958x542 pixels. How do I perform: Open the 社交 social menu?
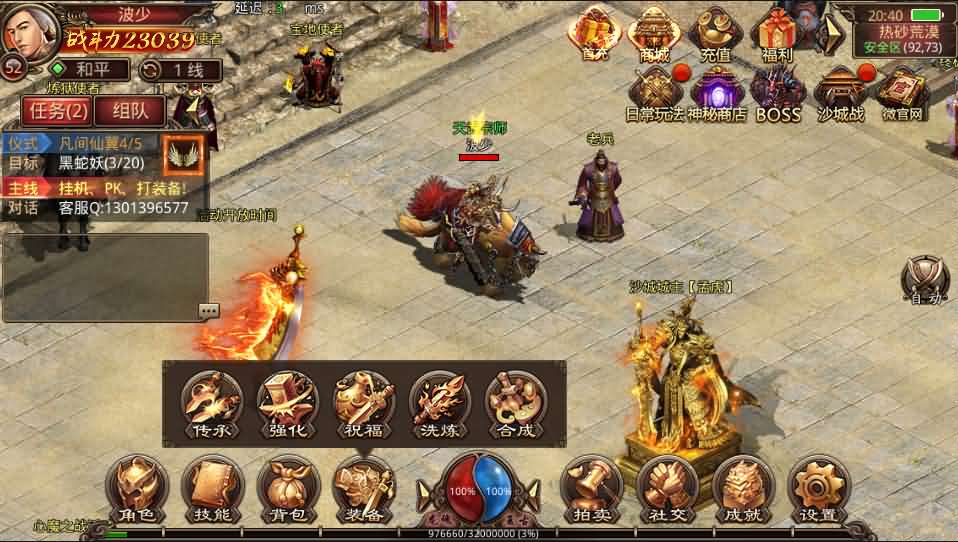(667, 489)
